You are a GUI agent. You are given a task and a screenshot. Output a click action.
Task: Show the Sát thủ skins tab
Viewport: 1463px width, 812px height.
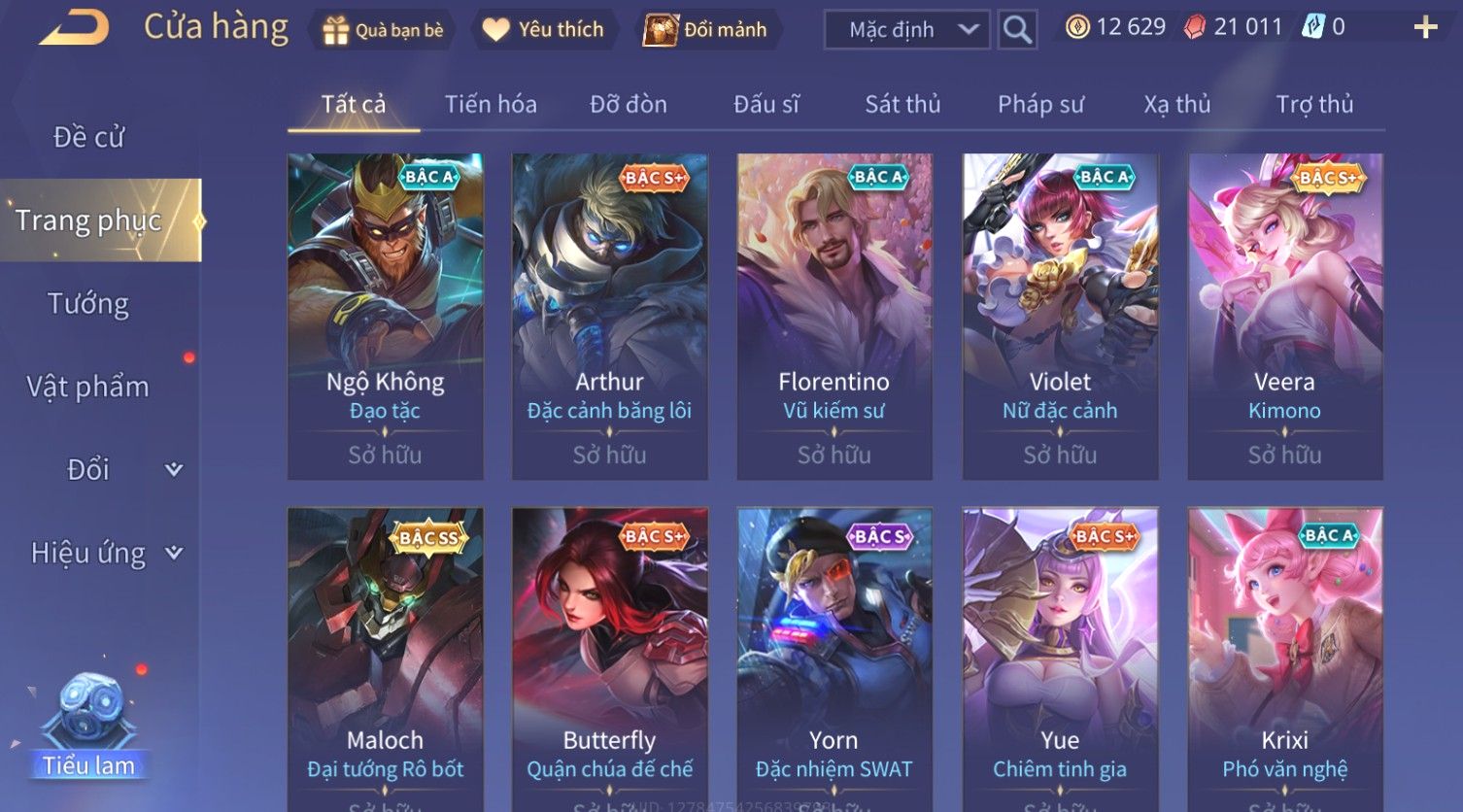click(902, 104)
